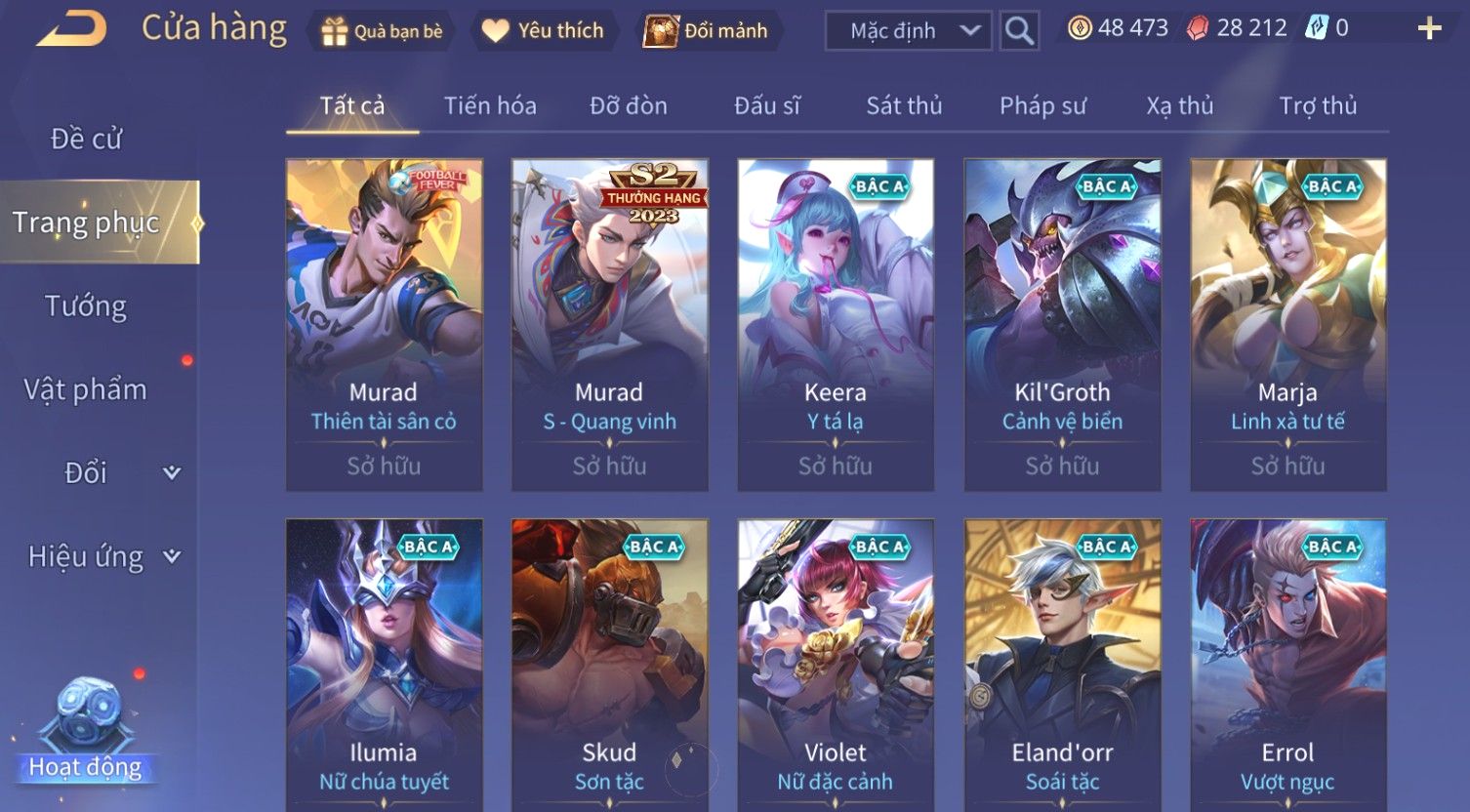
Task: Choose Violet Nữ đặc cảnh skin card
Action: coord(836,664)
